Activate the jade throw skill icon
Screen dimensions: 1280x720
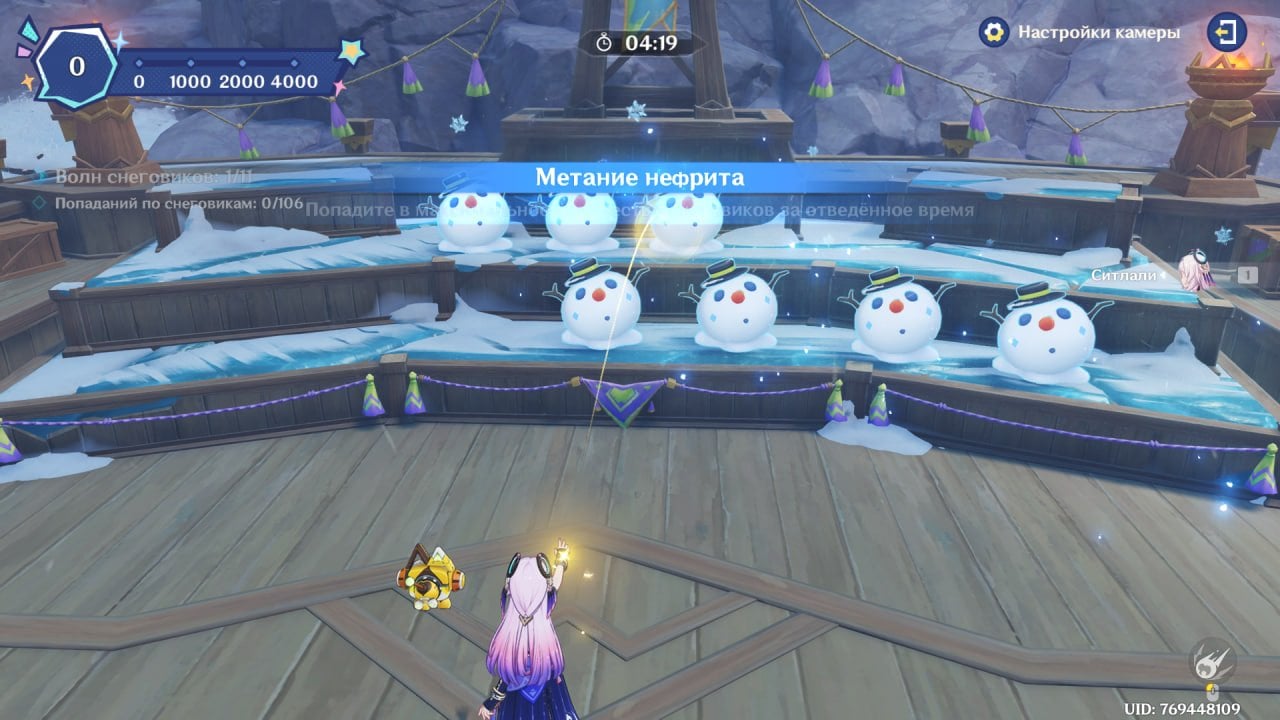(x=1211, y=661)
